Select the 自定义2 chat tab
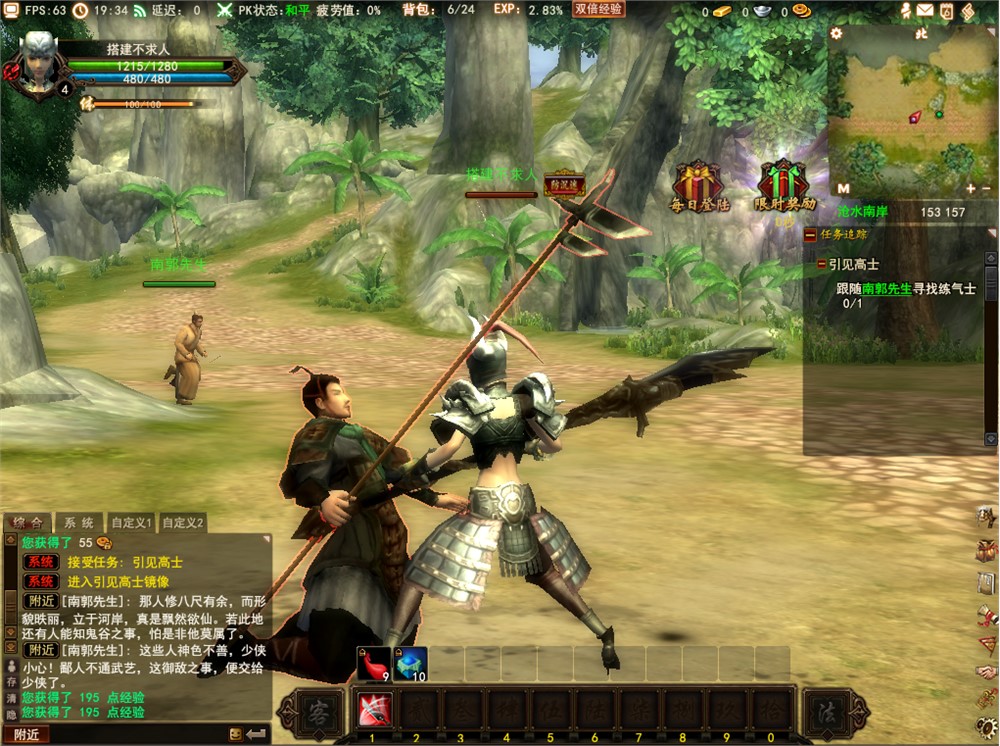1000x746 pixels. tap(183, 523)
